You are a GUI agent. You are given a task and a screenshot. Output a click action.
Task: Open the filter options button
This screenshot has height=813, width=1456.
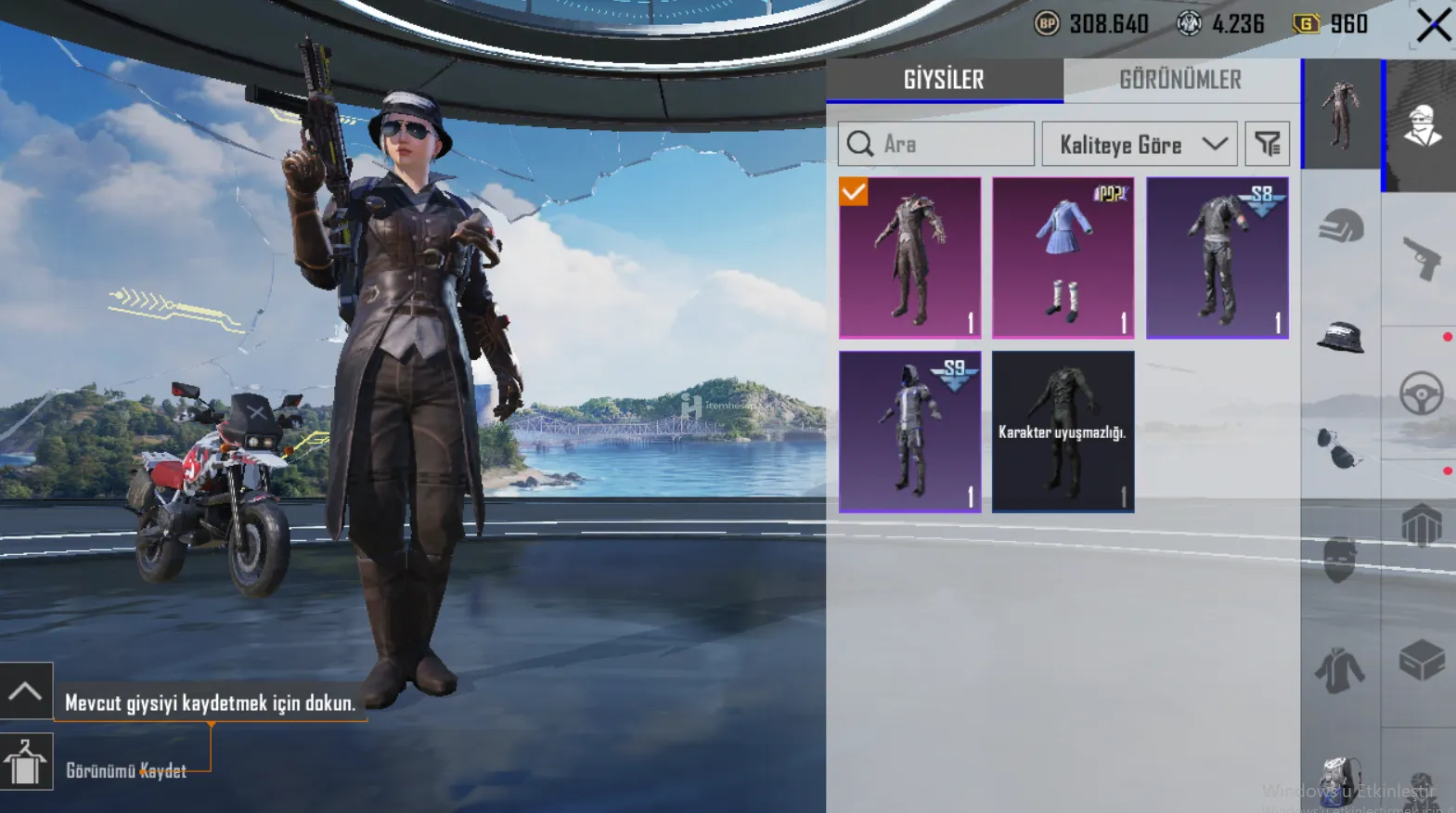[1267, 144]
